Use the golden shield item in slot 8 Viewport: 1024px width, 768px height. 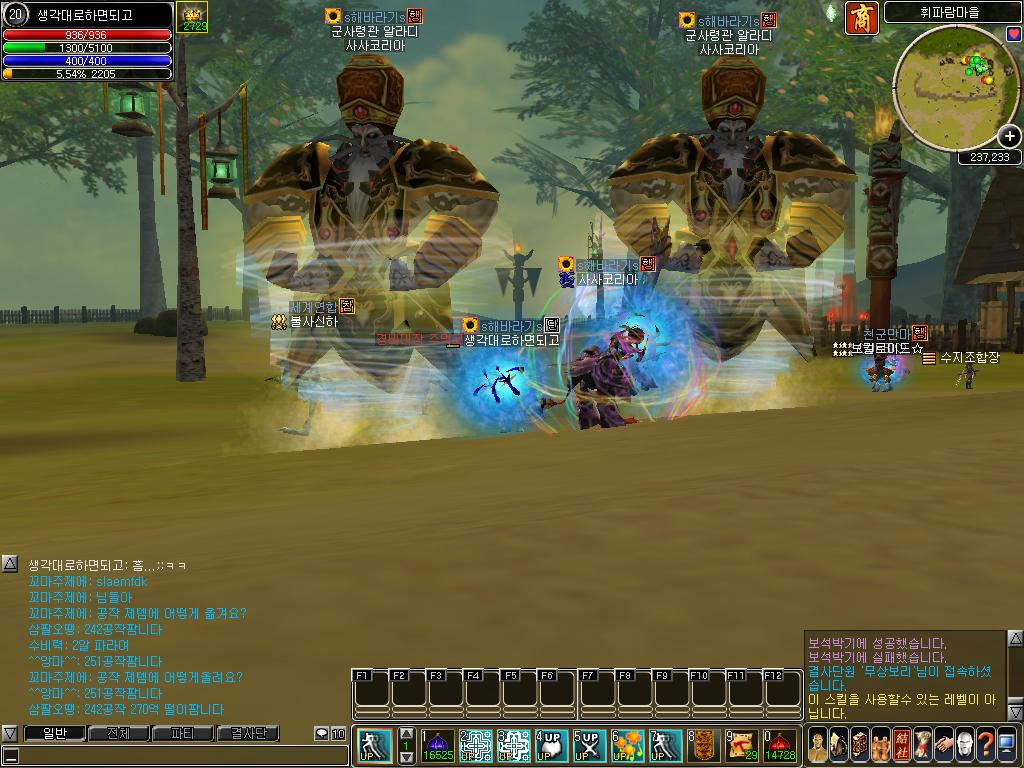(x=703, y=746)
